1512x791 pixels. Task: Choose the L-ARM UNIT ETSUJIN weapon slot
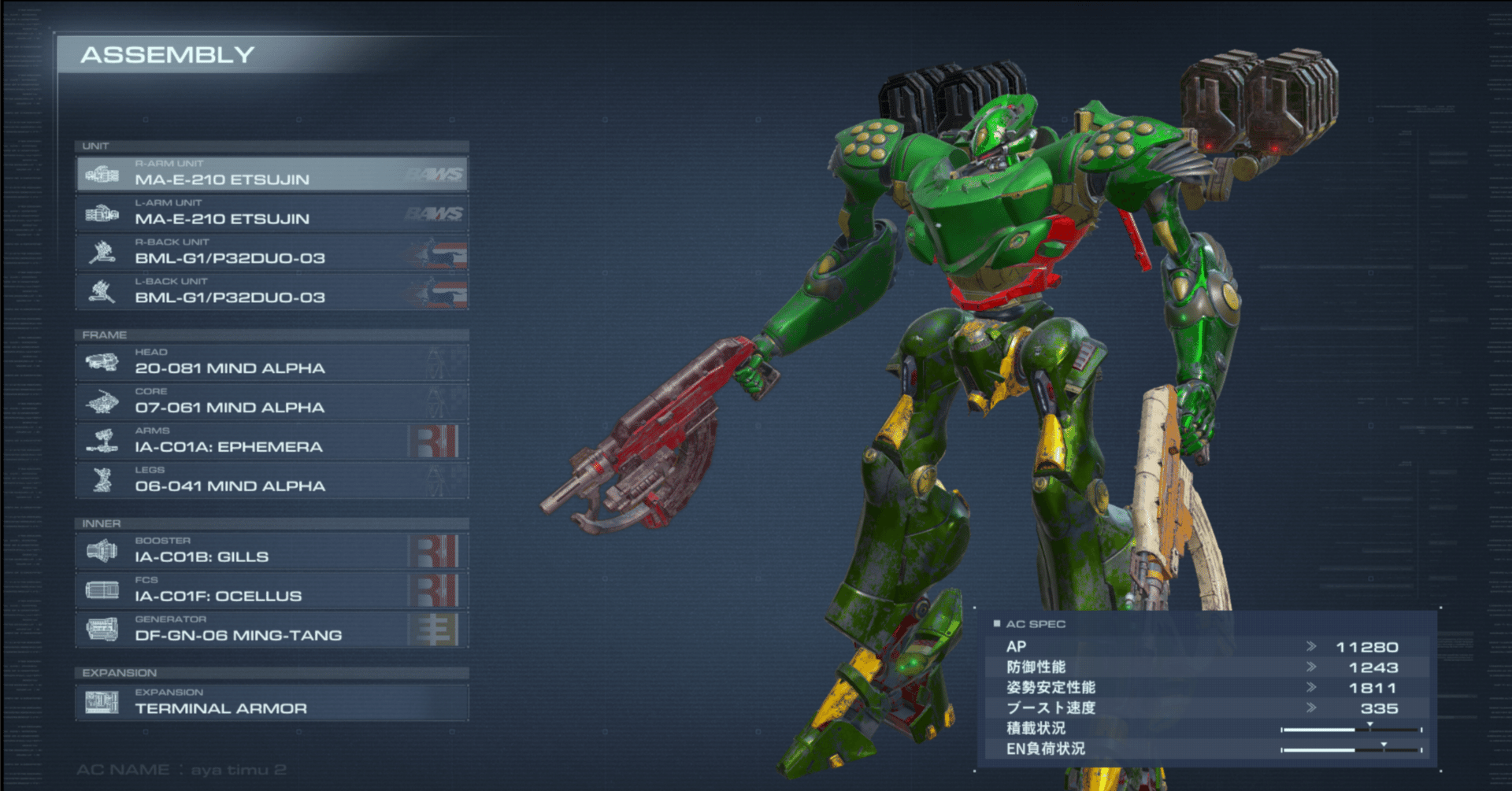272,213
